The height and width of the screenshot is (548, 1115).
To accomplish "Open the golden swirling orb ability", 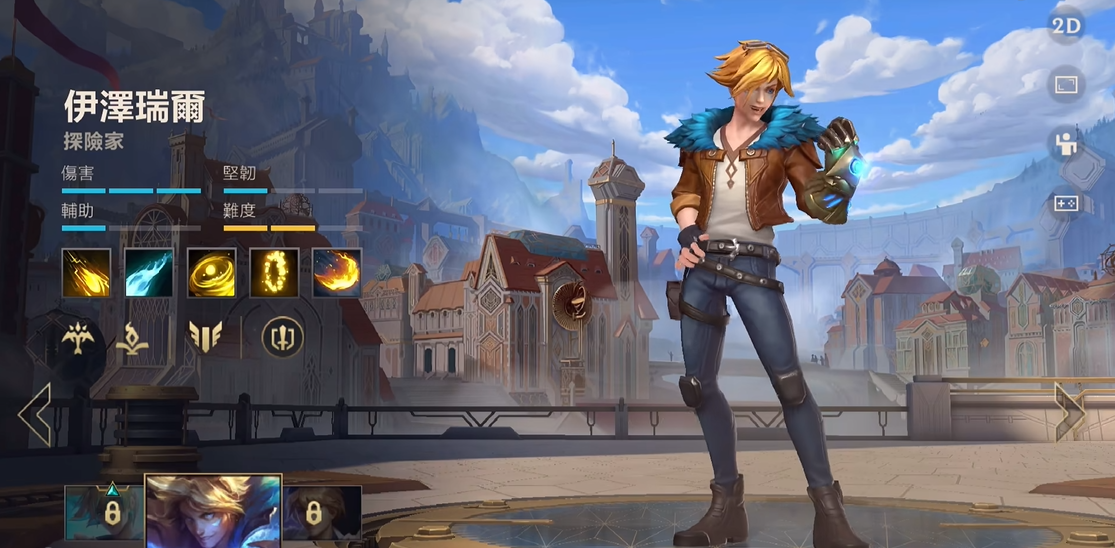I will click(x=212, y=273).
